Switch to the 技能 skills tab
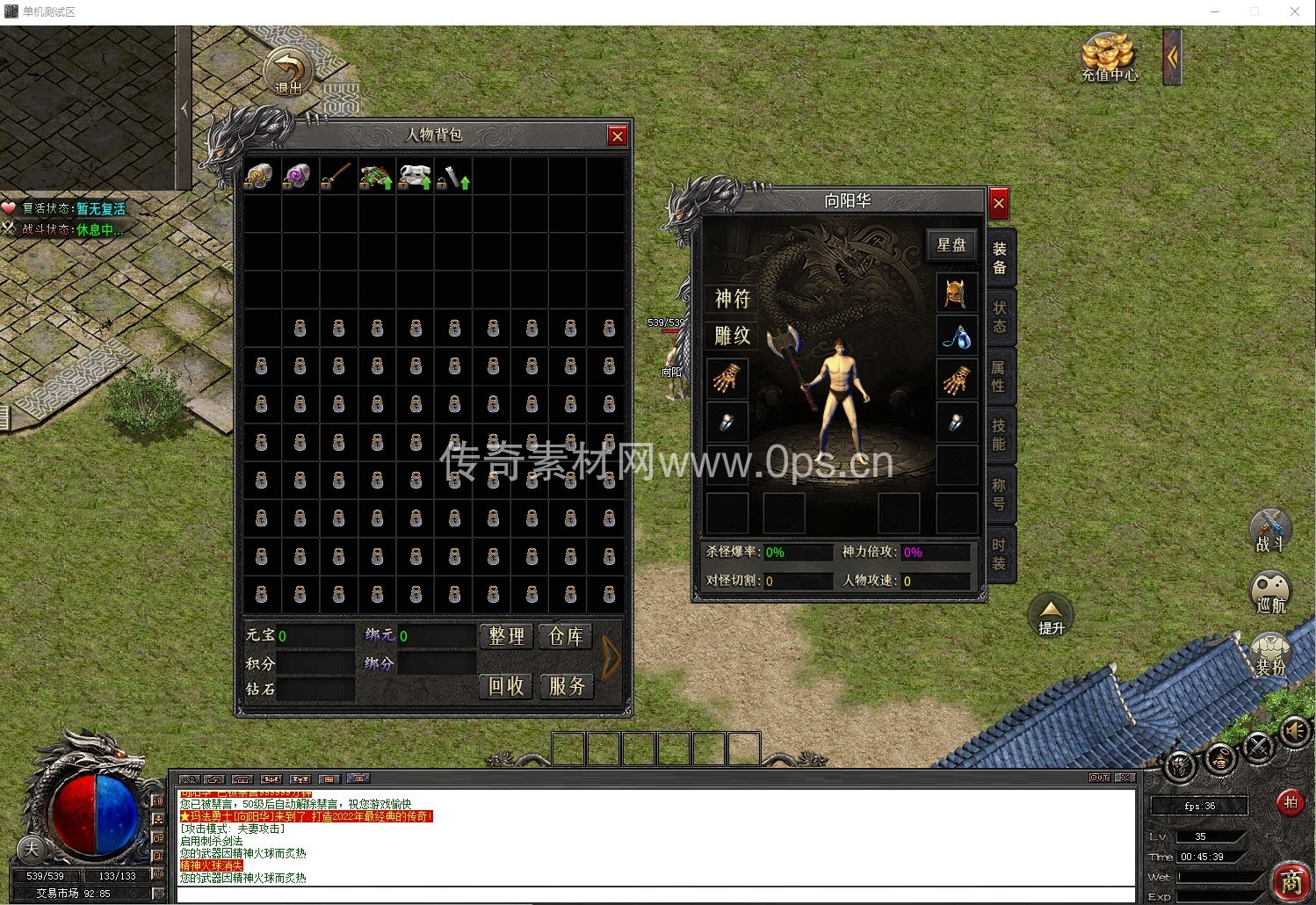 coord(1000,435)
